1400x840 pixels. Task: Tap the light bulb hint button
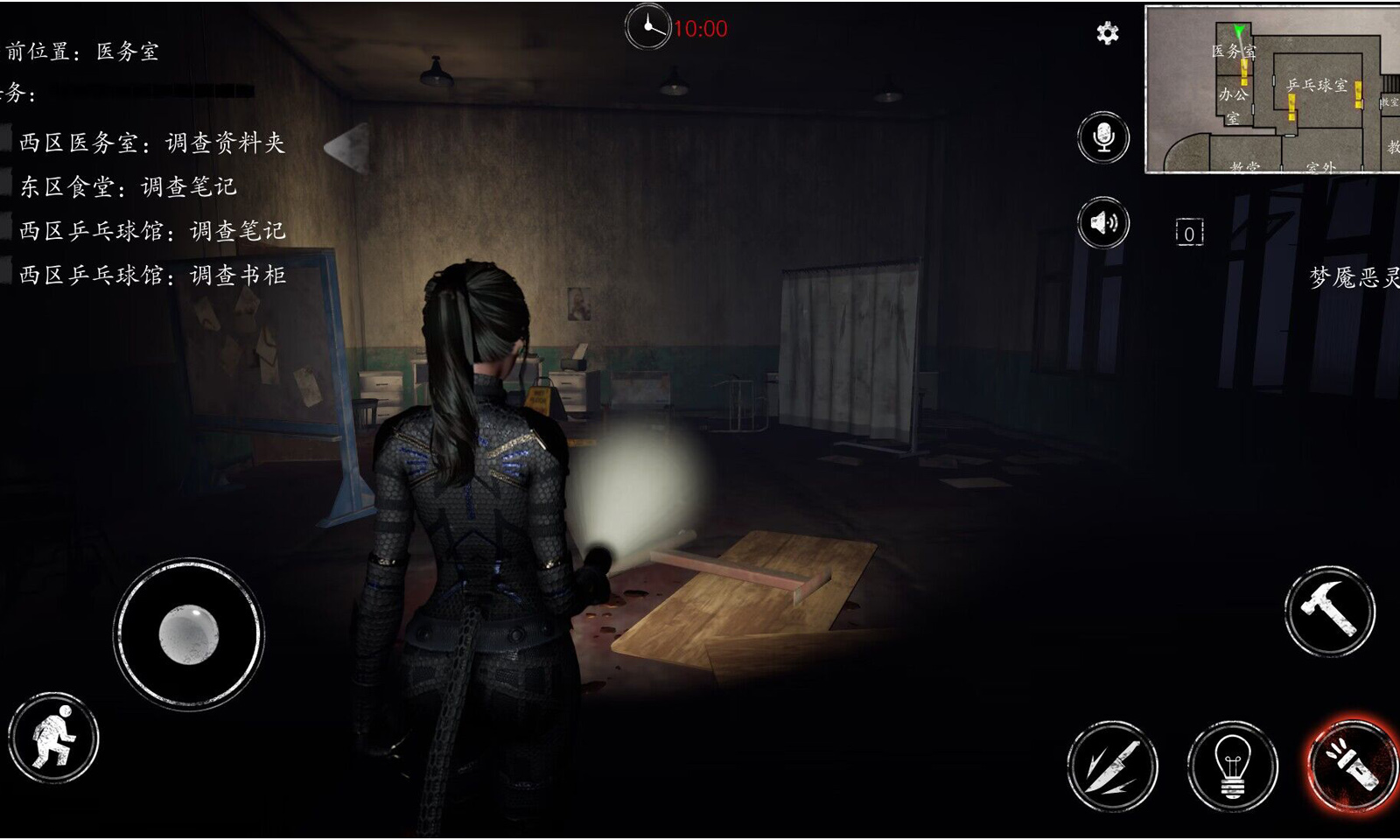coord(1232,766)
